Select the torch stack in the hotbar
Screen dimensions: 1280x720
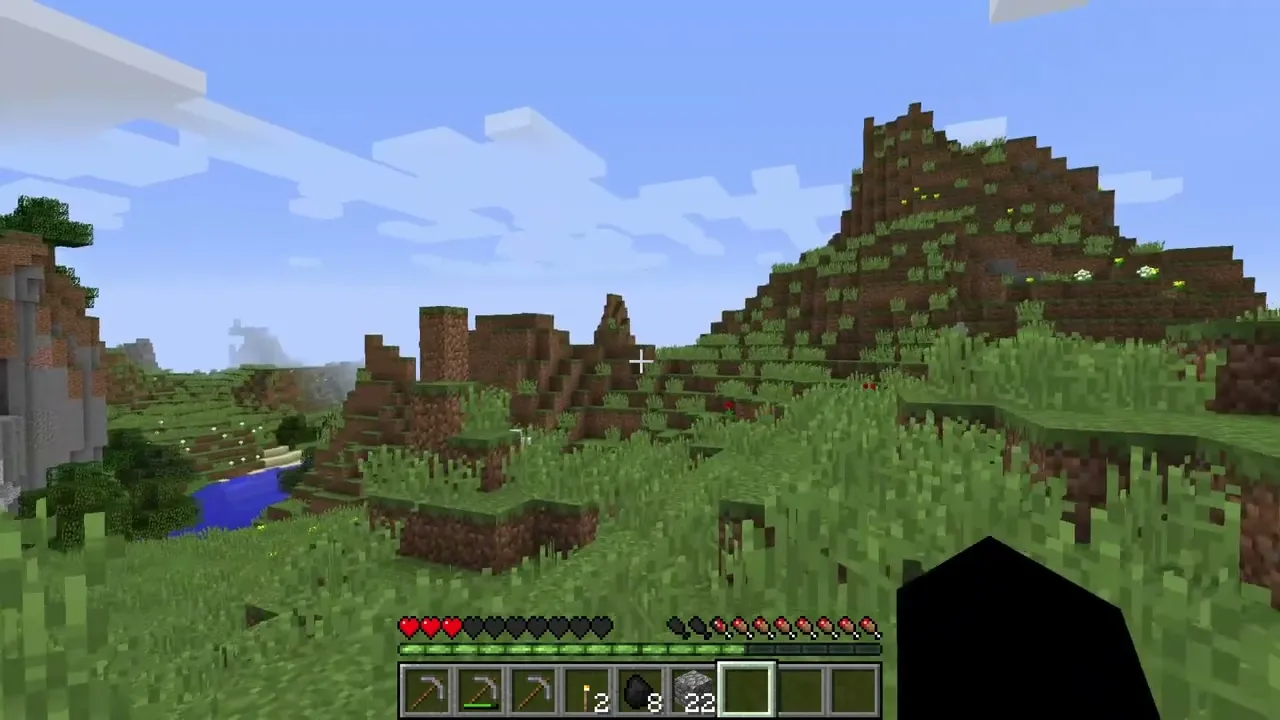coord(587,691)
